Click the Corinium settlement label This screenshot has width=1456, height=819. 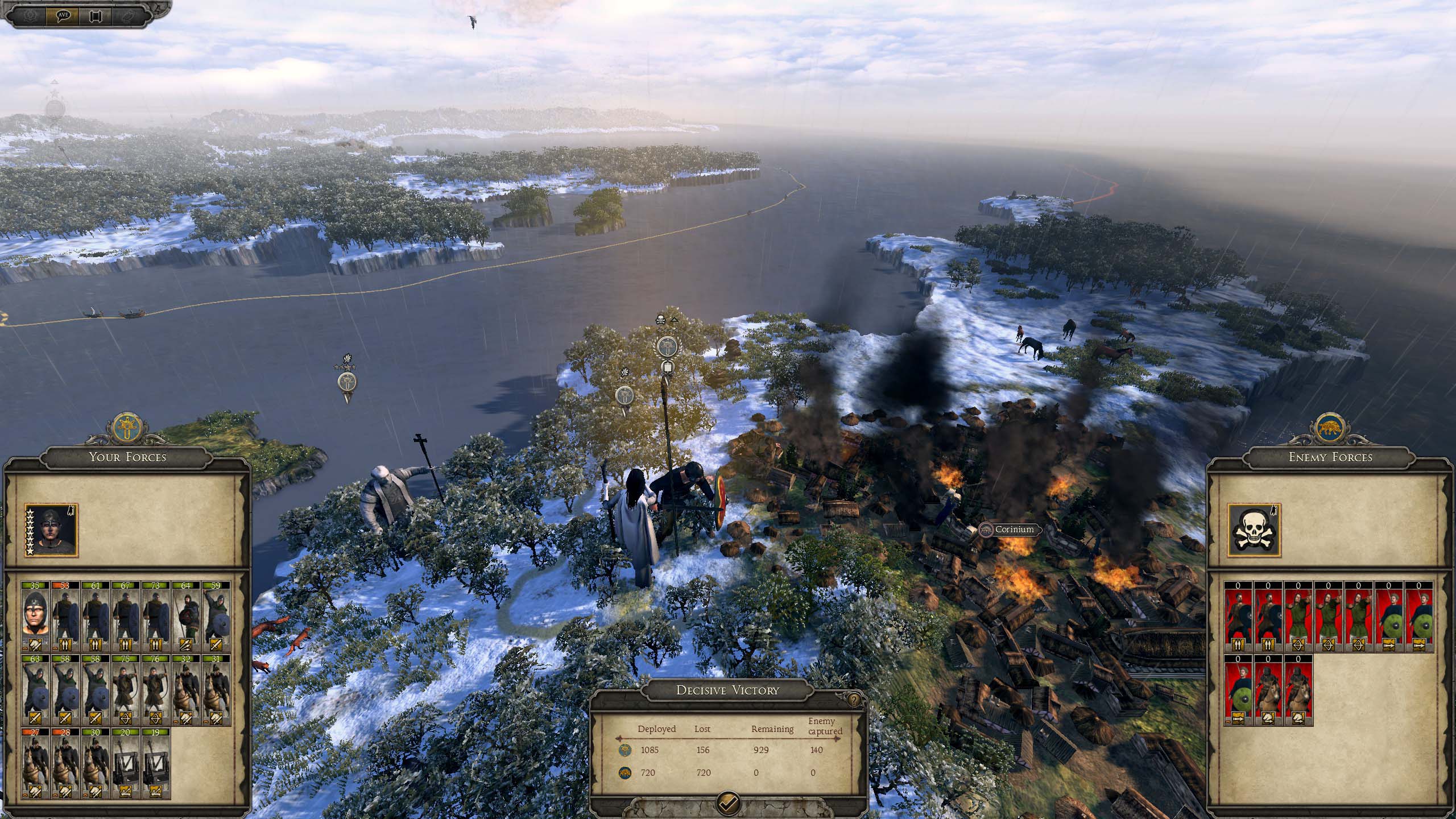pyautogui.click(x=1014, y=530)
